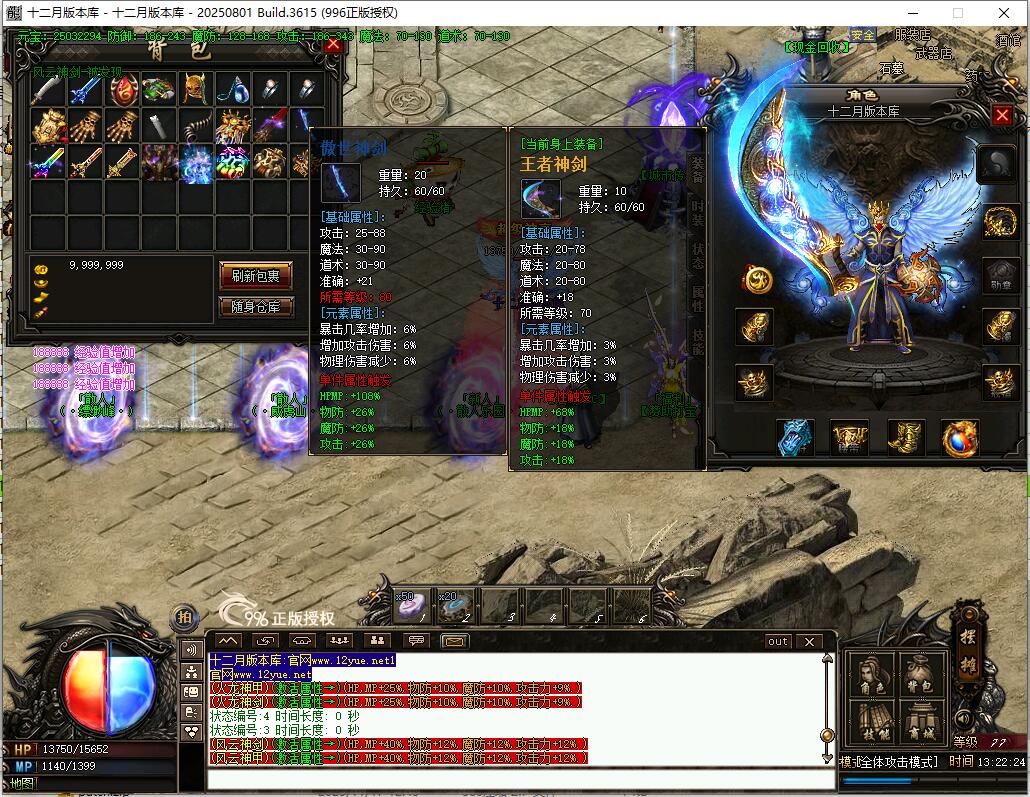Click the 刷新包裹 refresh bag button
Viewport: 1030px width, 797px height.
pyautogui.click(x=256, y=276)
